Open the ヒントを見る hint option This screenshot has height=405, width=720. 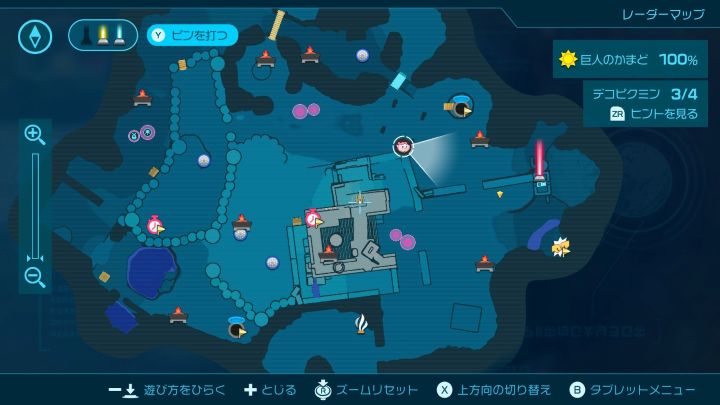pyautogui.click(x=654, y=114)
